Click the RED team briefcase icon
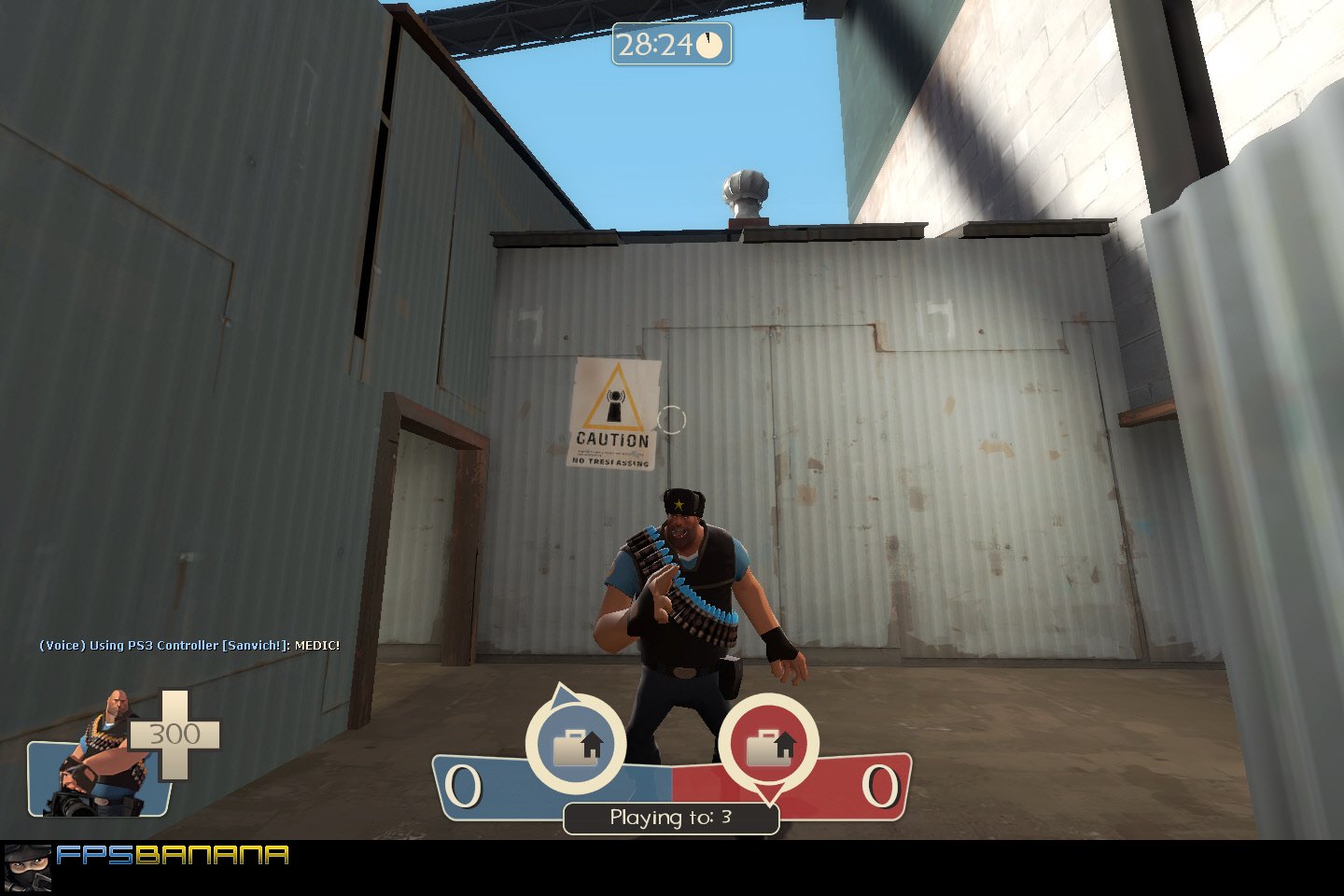1344x896 pixels. coord(769,747)
